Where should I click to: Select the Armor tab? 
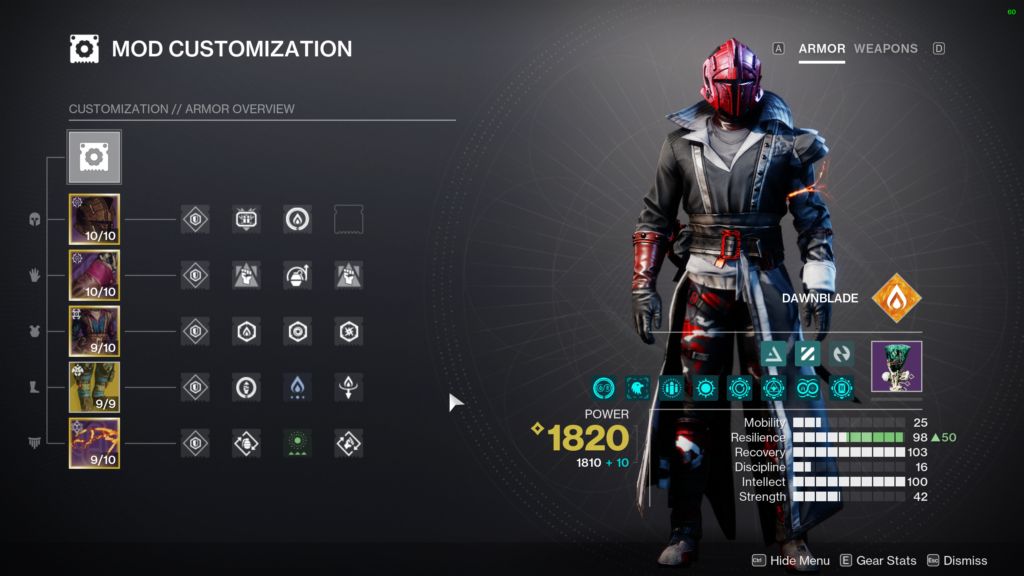point(821,48)
